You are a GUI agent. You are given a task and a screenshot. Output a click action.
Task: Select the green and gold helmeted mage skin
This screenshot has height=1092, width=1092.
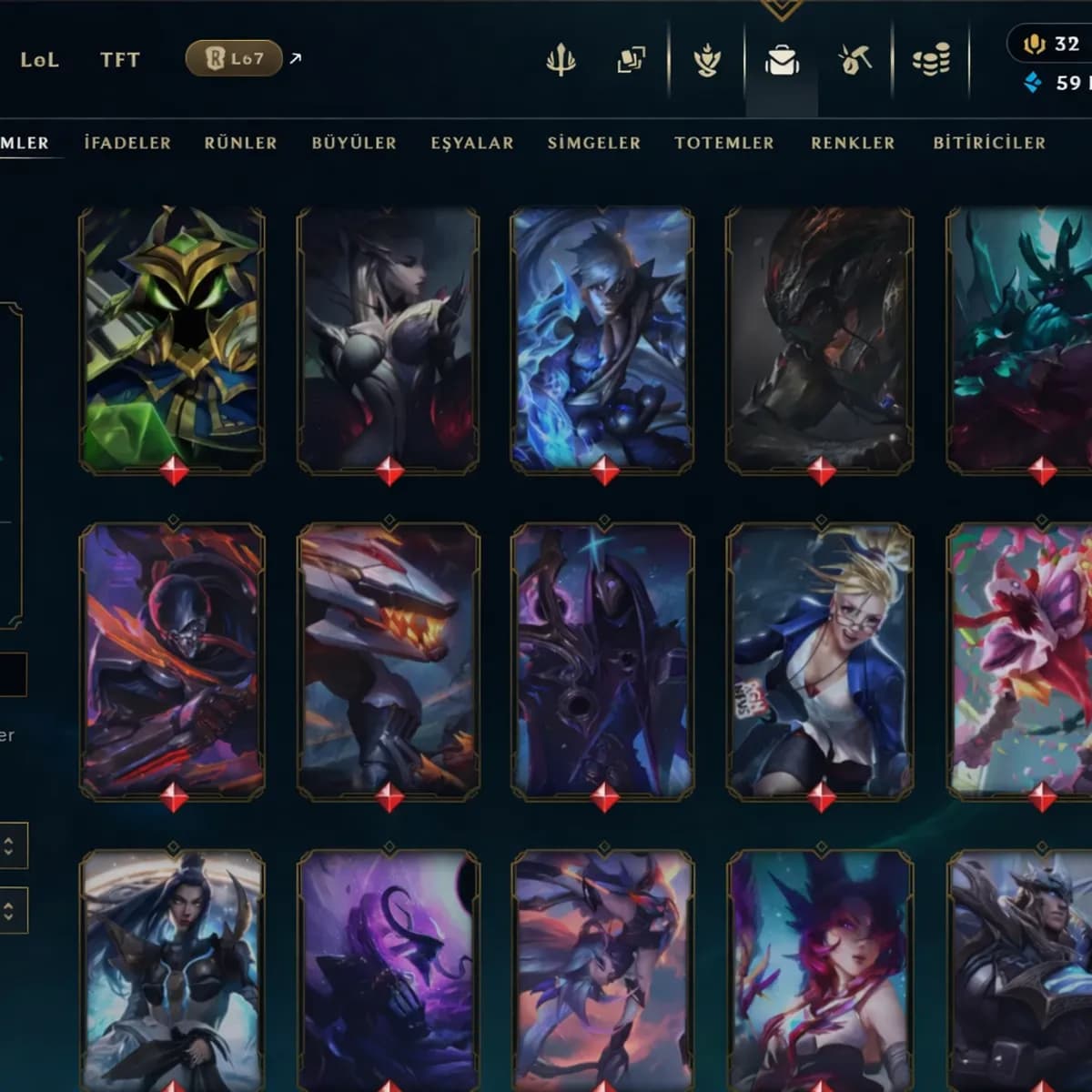(x=172, y=339)
